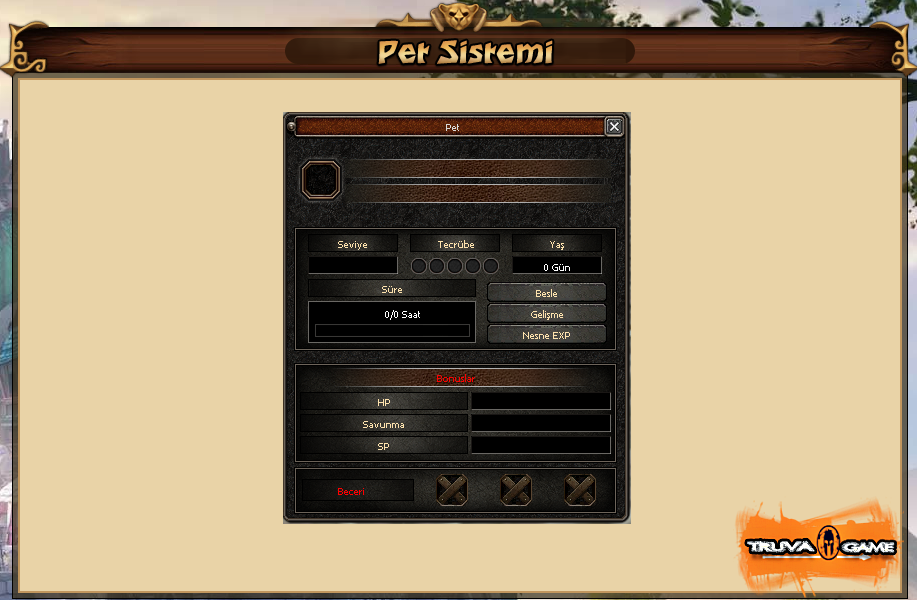Click the octagonal pet portrait slot
The image size is (917, 600).
[322, 180]
